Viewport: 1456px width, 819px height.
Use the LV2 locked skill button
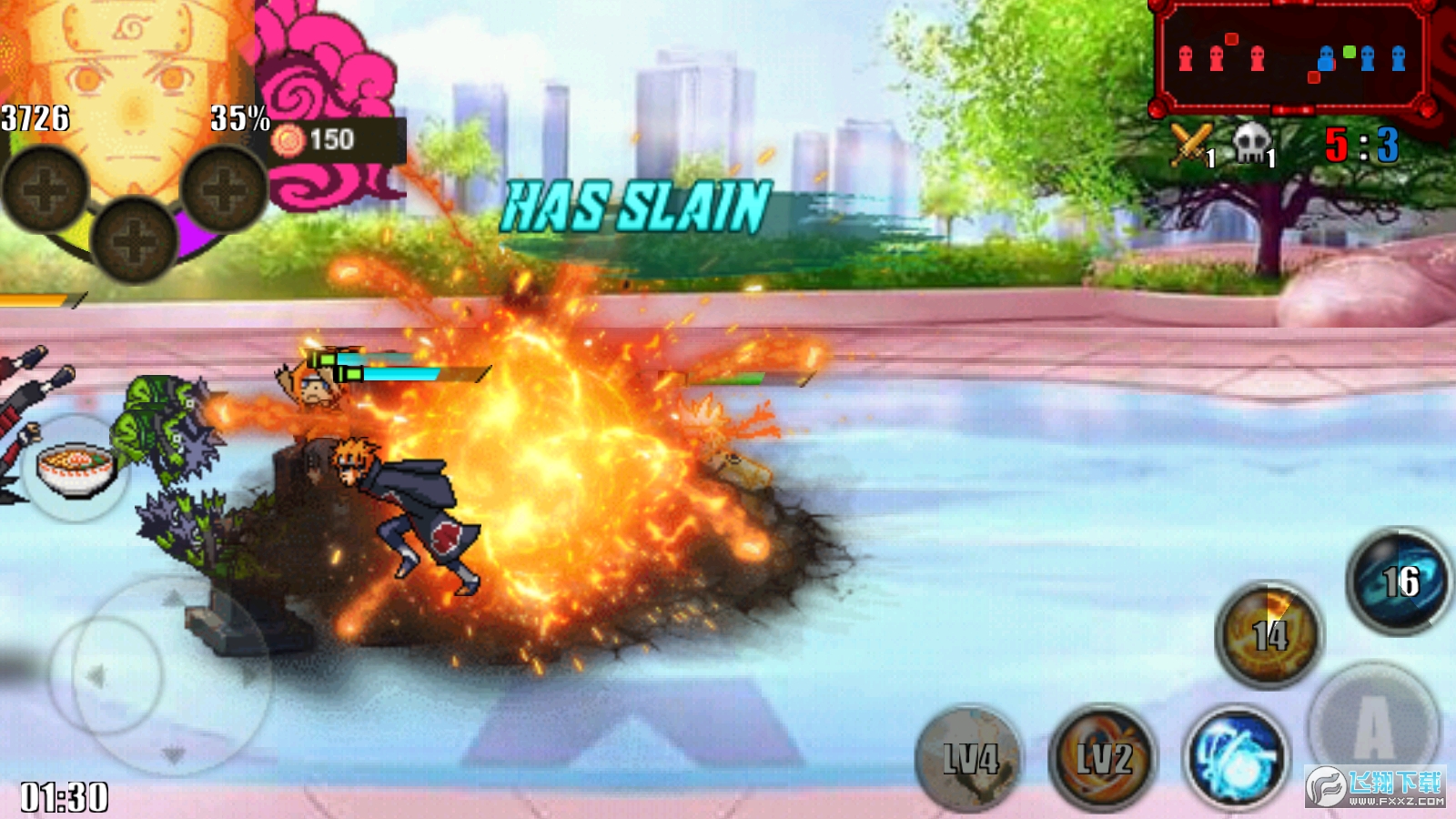pos(1103,757)
